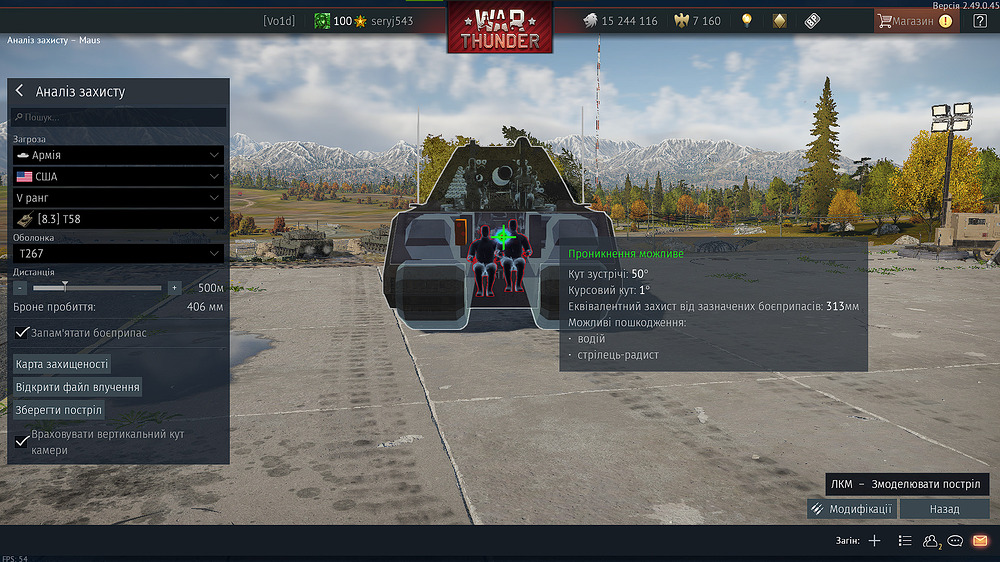Open Карта захищеності protection map
The image size is (1000, 562).
(x=62, y=364)
